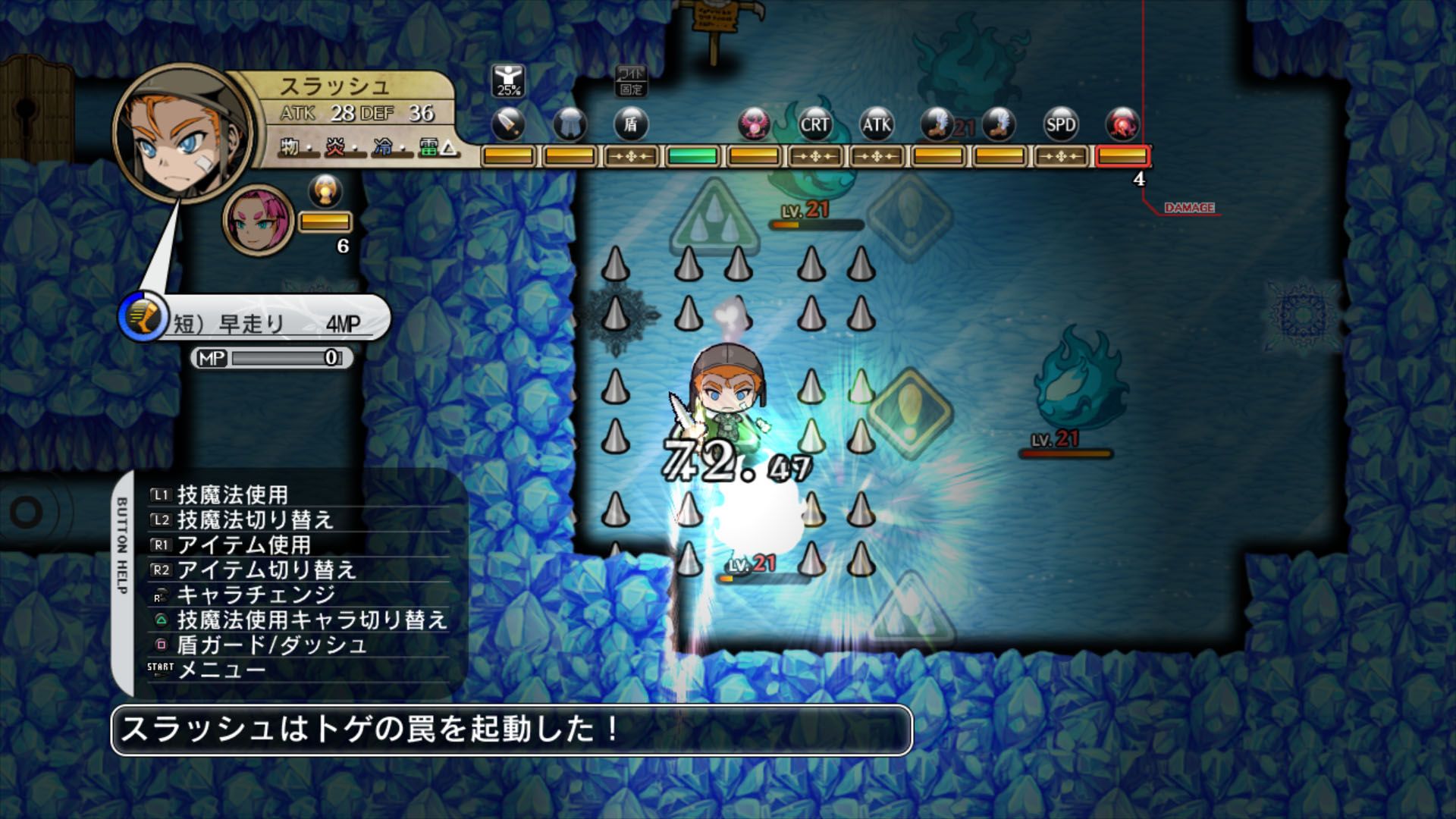The width and height of the screenshot is (1456, 819).
Task: Expand the cloak buff slot gauge
Action: [x=571, y=155]
